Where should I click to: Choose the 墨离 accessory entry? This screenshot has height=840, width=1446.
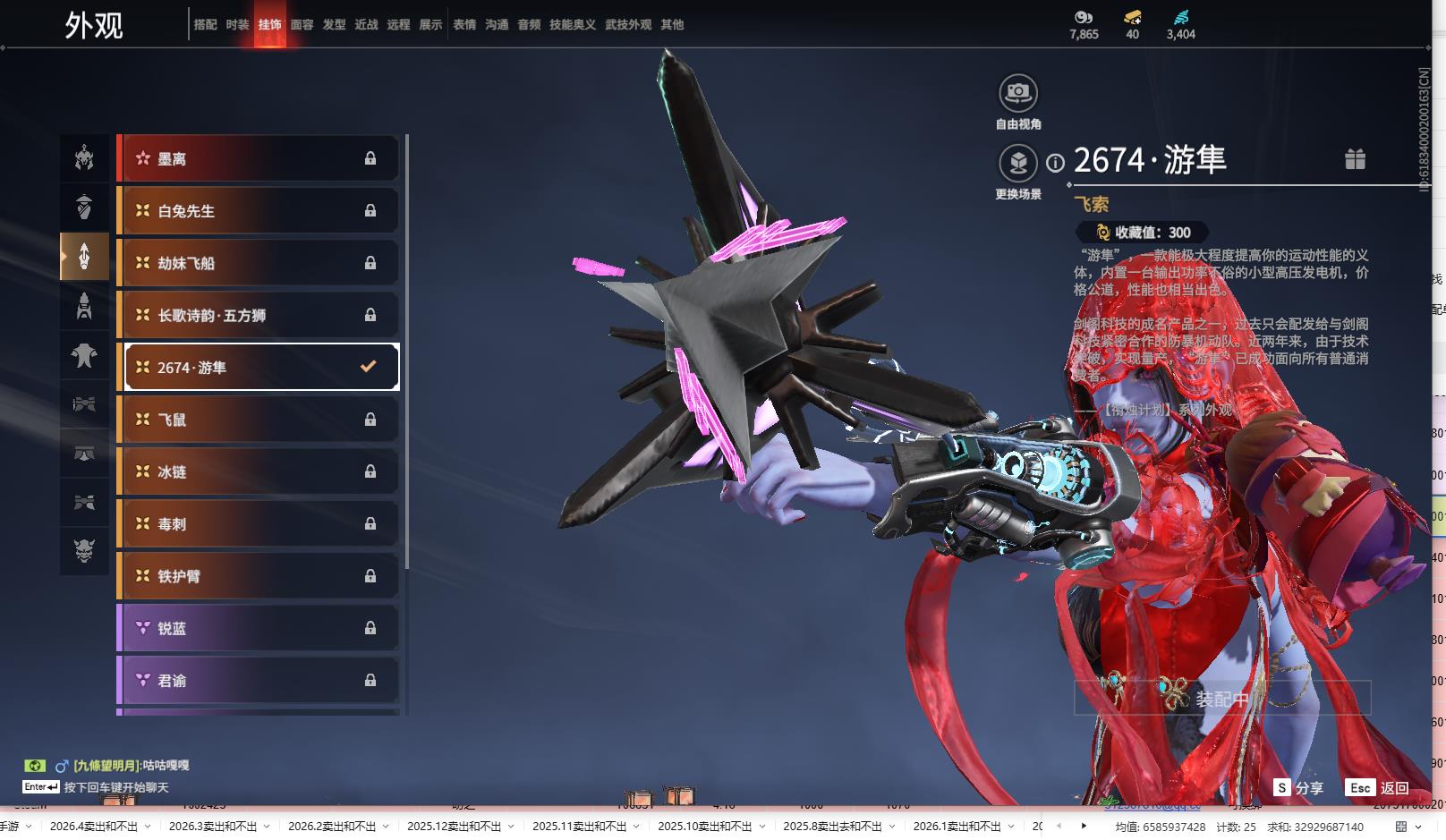click(259, 159)
